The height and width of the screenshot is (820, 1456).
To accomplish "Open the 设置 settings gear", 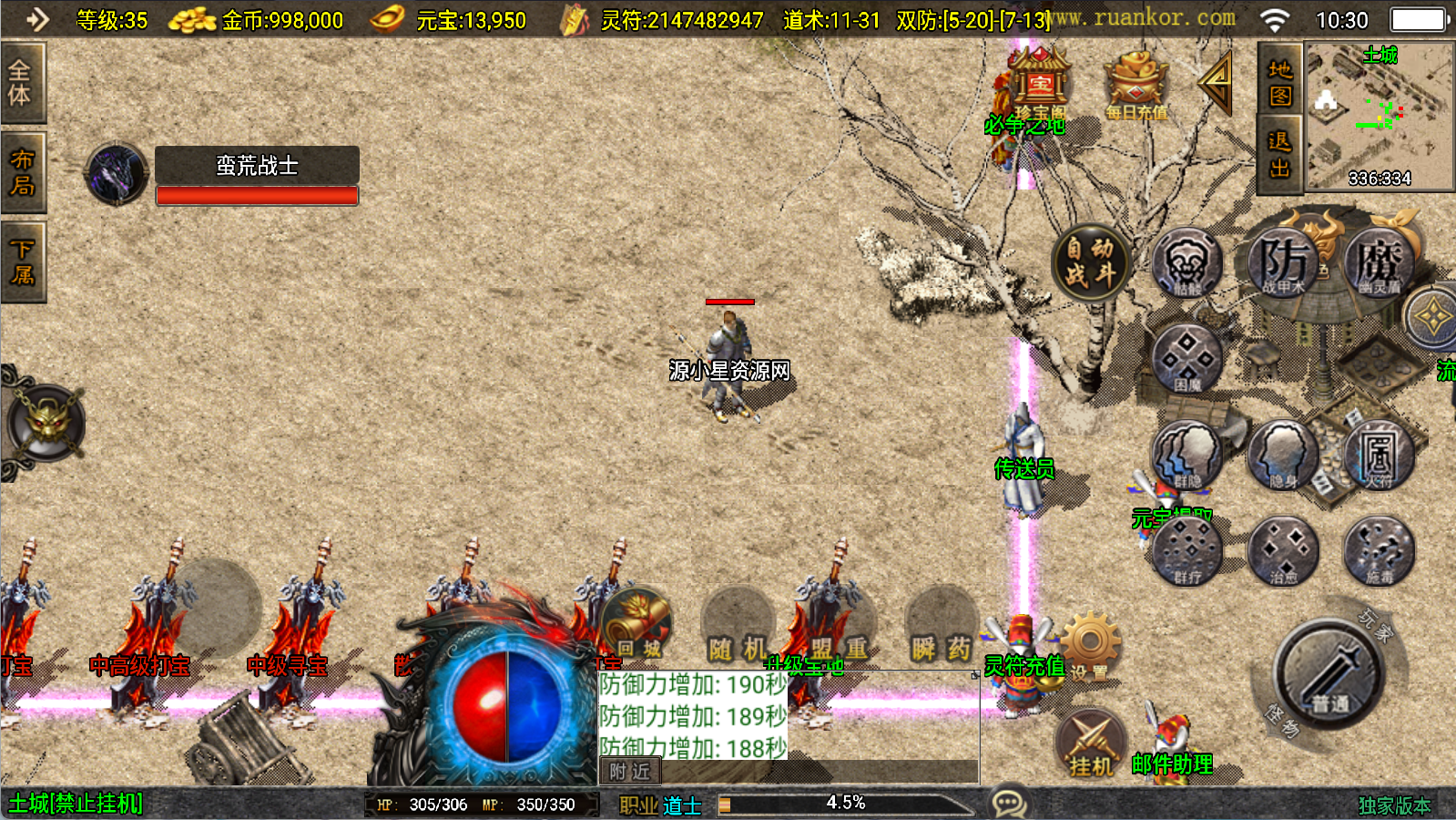I will (x=1090, y=647).
